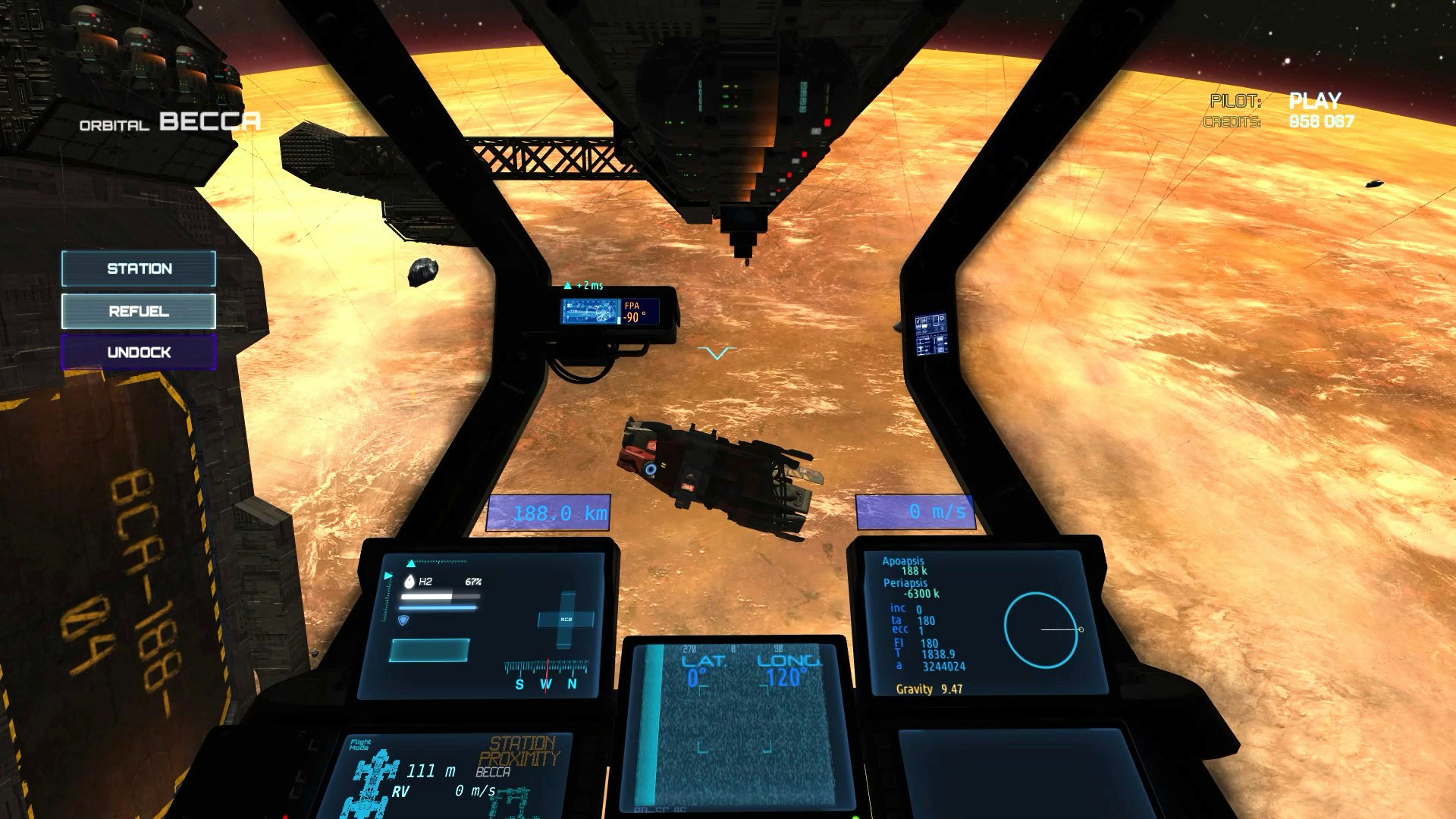Select the H2 fuel droplet icon
The image size is (1456, 819).
(x=410, y=581)
